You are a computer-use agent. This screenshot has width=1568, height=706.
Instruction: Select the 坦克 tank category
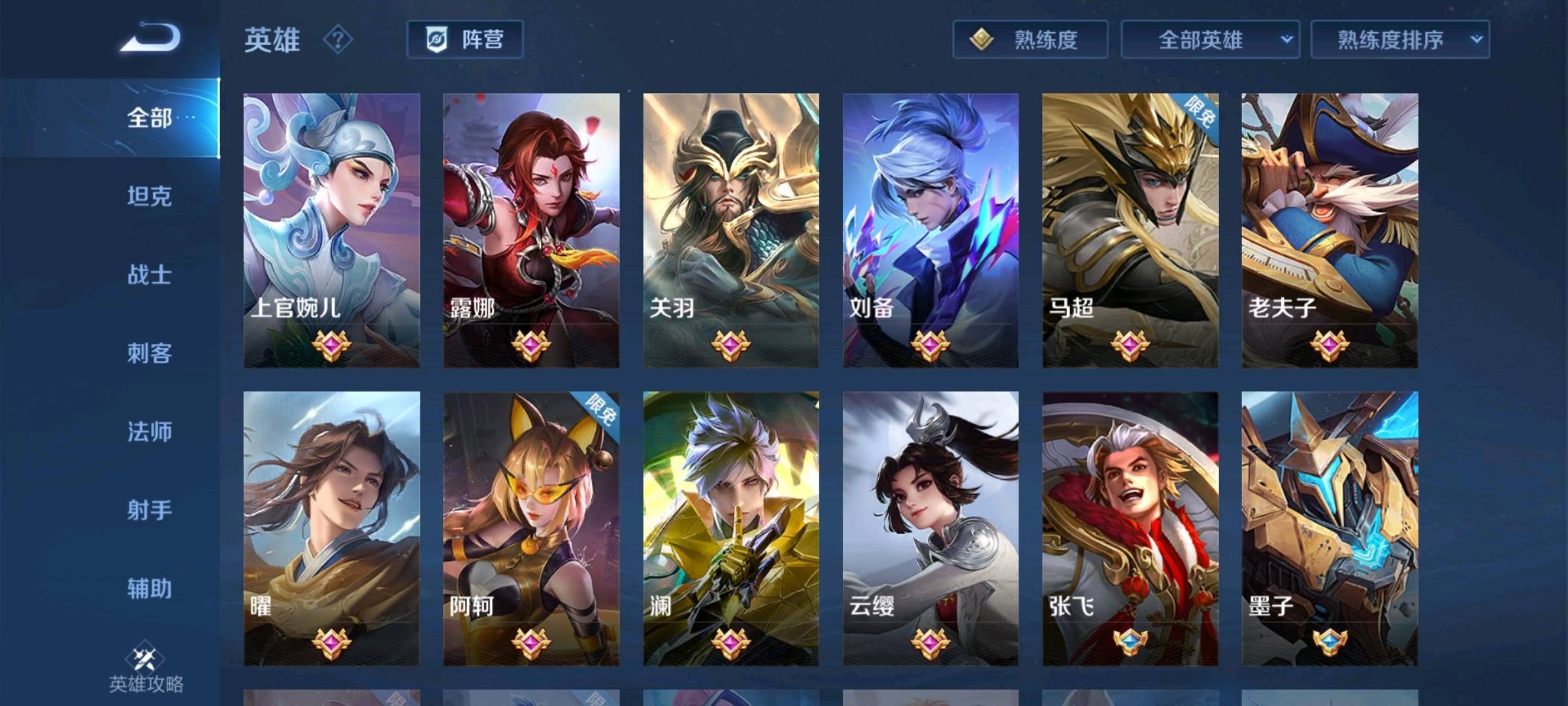148,197
